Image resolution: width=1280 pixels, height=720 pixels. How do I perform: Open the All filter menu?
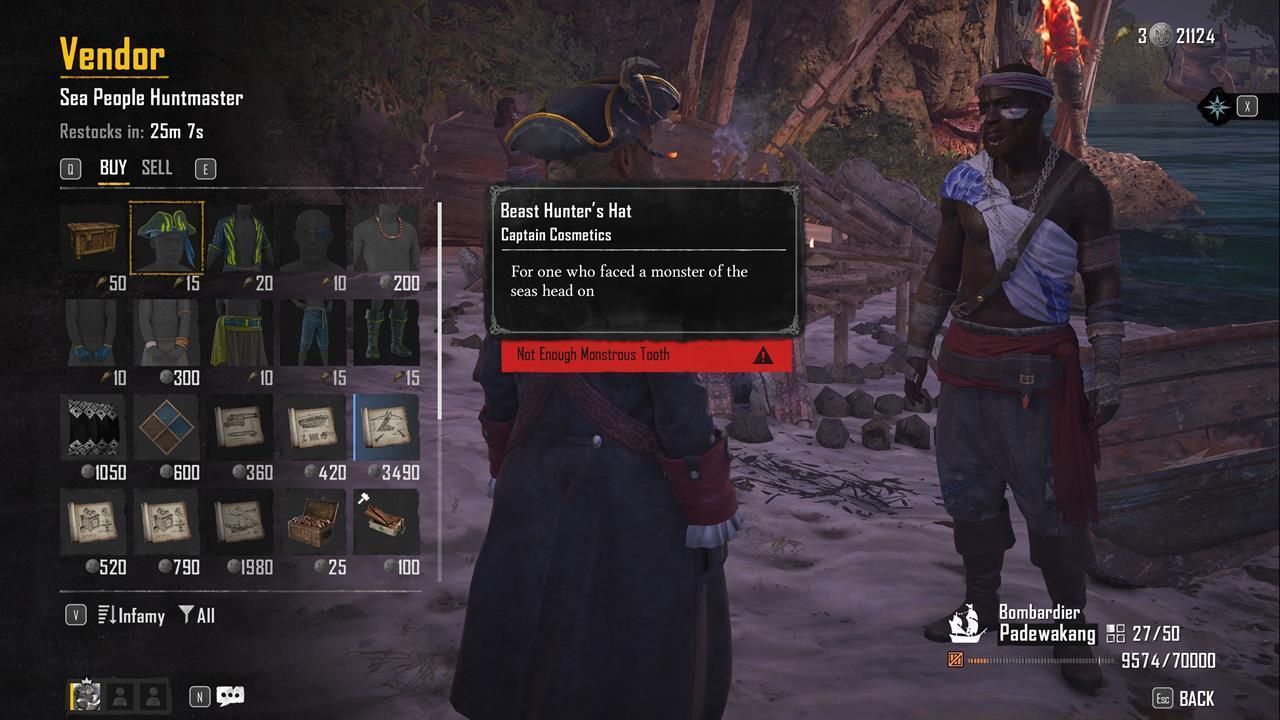click(200, 616)
